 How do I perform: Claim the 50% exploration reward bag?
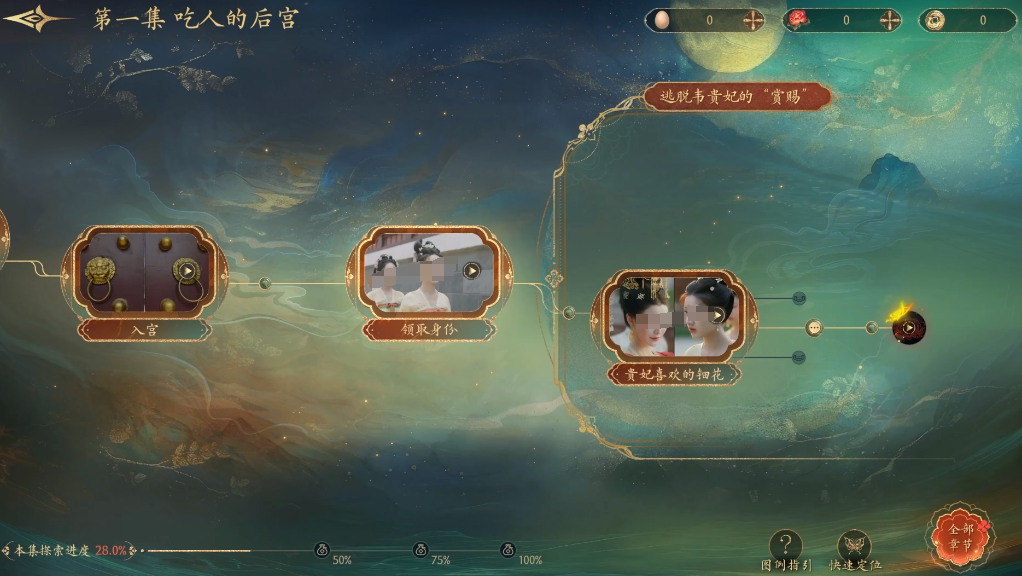[322, 549]
